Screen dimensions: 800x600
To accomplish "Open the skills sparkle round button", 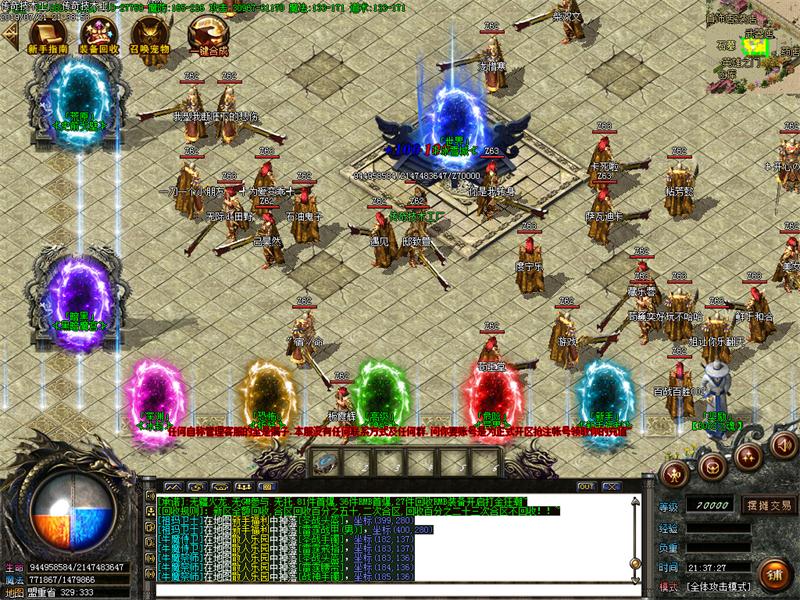I will [x=747, y=457].
